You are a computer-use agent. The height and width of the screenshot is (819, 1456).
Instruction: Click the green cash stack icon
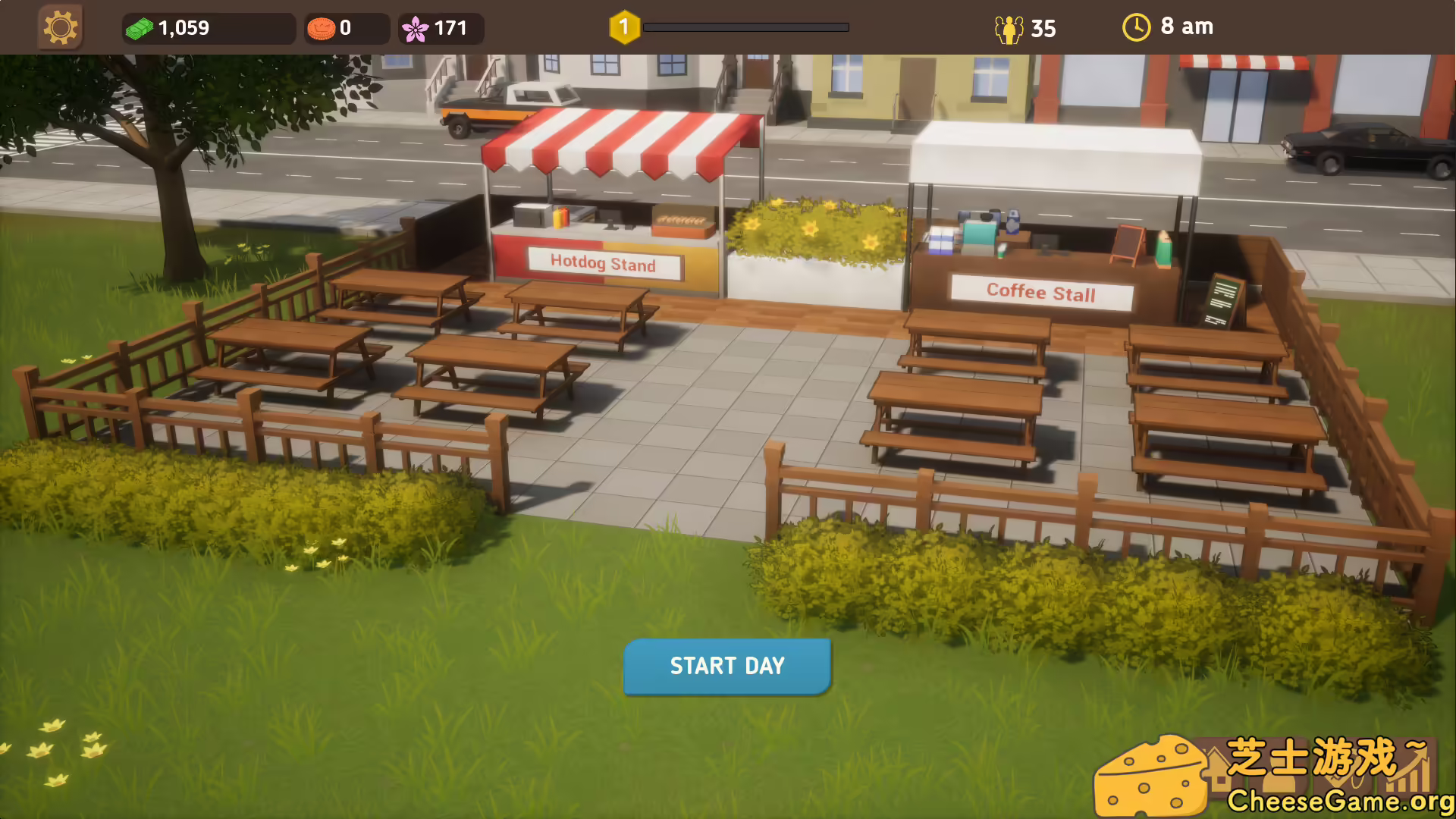(140, 27)
